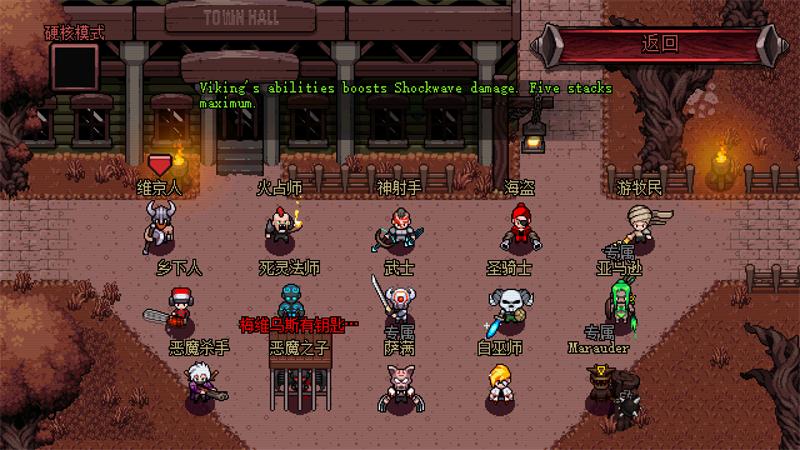800x450 pixels.
Task: Choose the 恶魔杀手 demon slayer hero
Action: tap(198, 382)
